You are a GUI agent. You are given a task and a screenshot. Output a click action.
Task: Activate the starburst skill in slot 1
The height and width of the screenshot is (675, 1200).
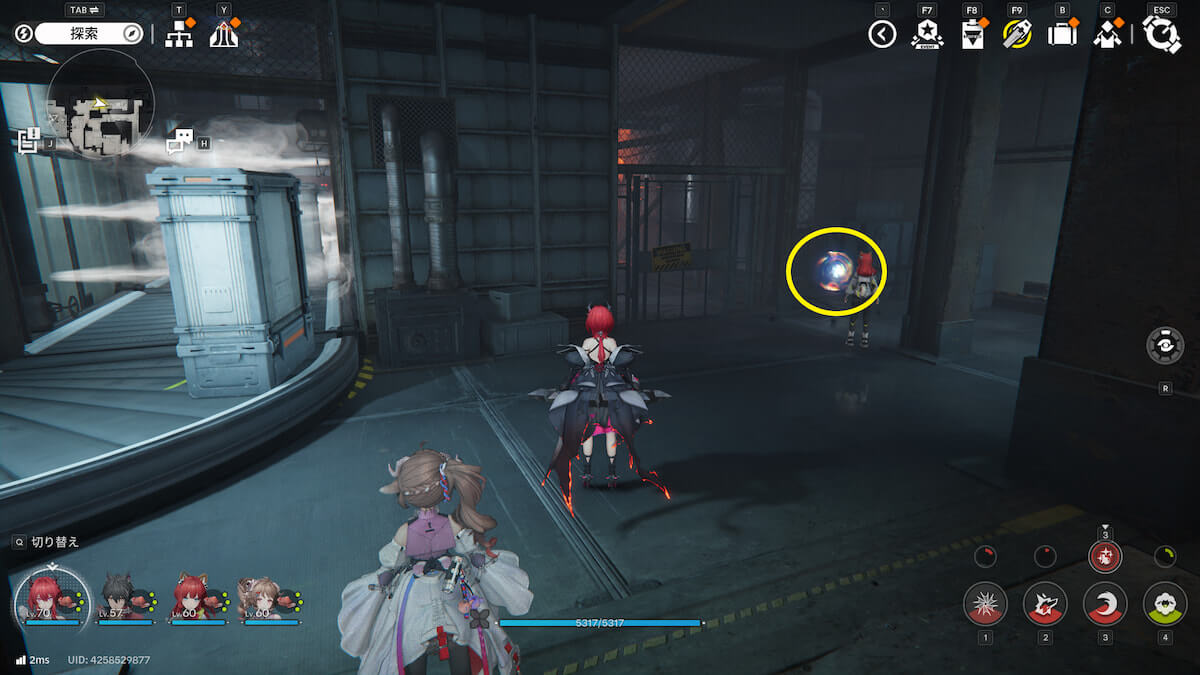[x=985, y=604]
